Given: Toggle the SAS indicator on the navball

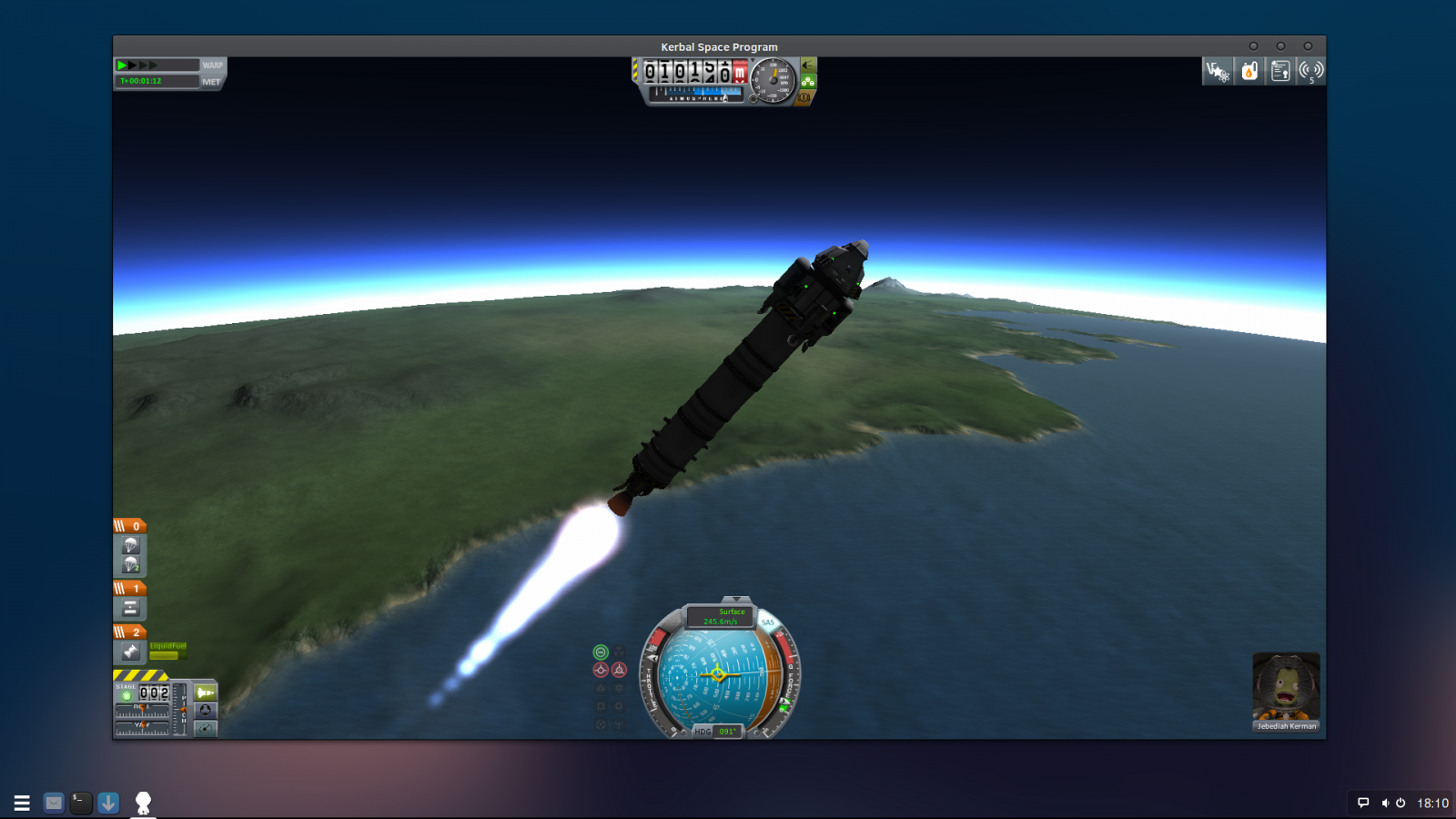Looking at the screenshot, I should (x=767, y=622).
